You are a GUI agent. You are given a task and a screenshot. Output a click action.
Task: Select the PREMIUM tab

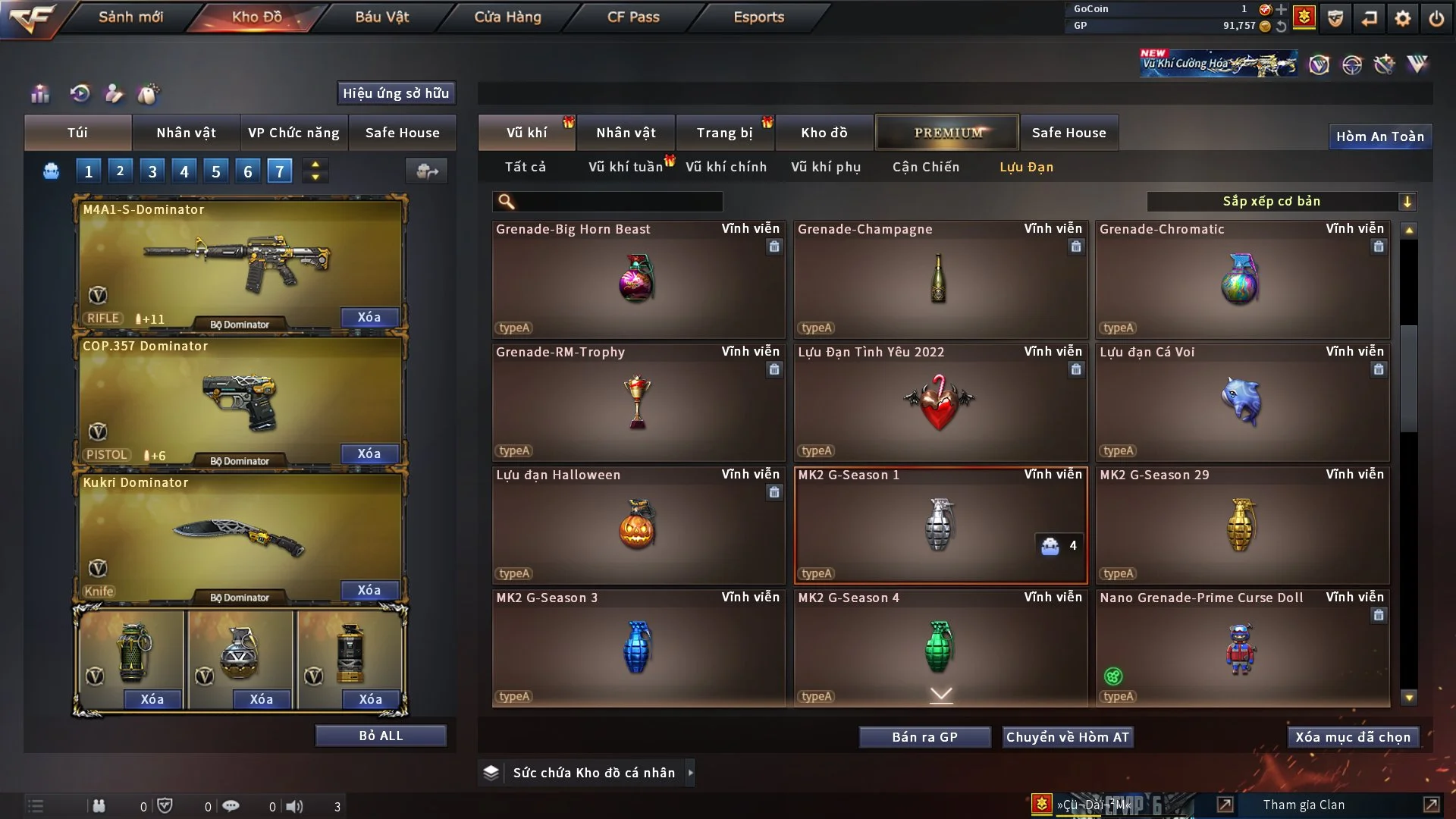(x=947, y=133)
